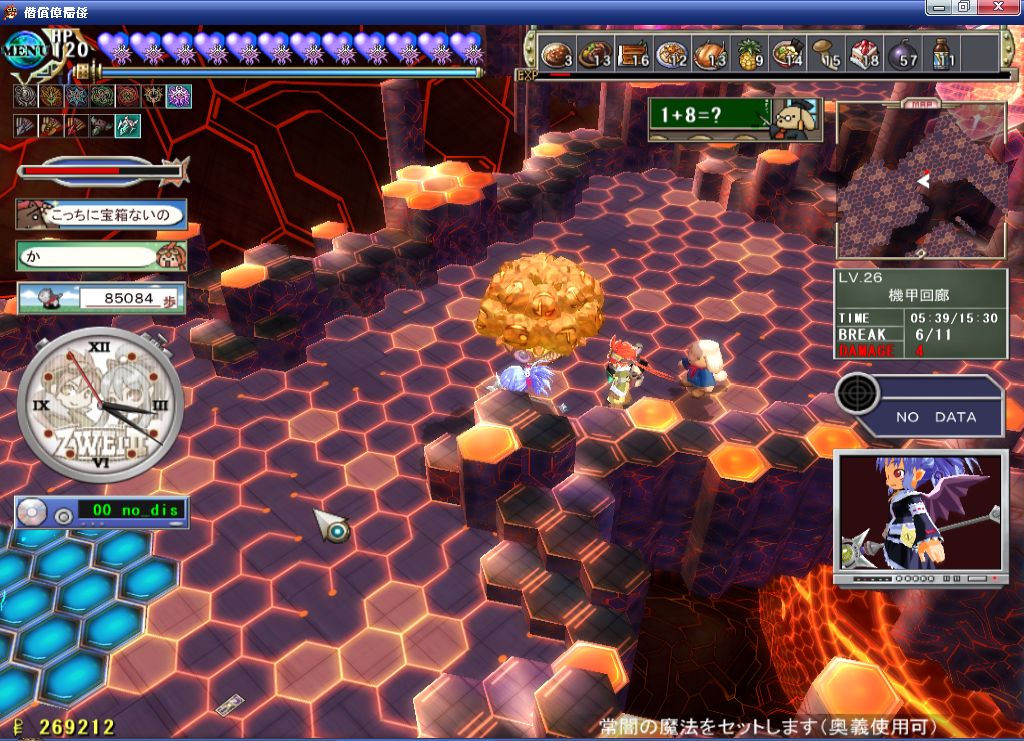The width and height of the screenshot is (1024, 741).
Task: Choose the highlighted teal claw weapon icon
Action: pyautogui.click(x=127, y=126)
